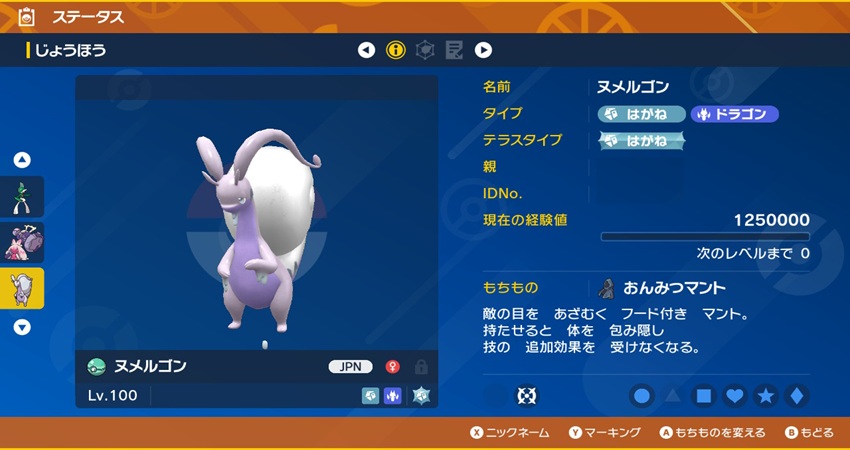Toggle the star marking
Screen dimensions: 850x450
coord(766,396)
